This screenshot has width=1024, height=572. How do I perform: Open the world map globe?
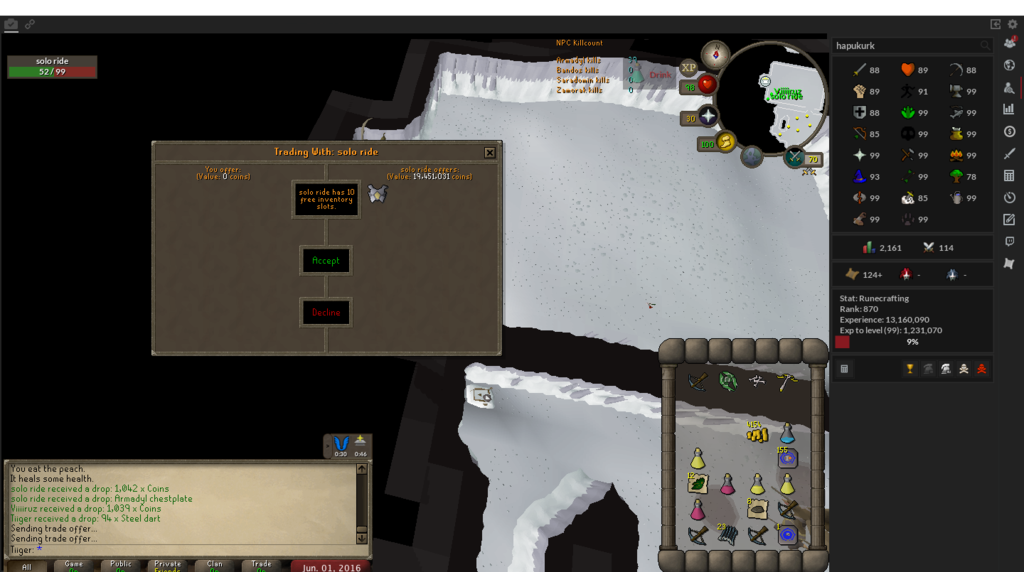click(x=752, y=156)
